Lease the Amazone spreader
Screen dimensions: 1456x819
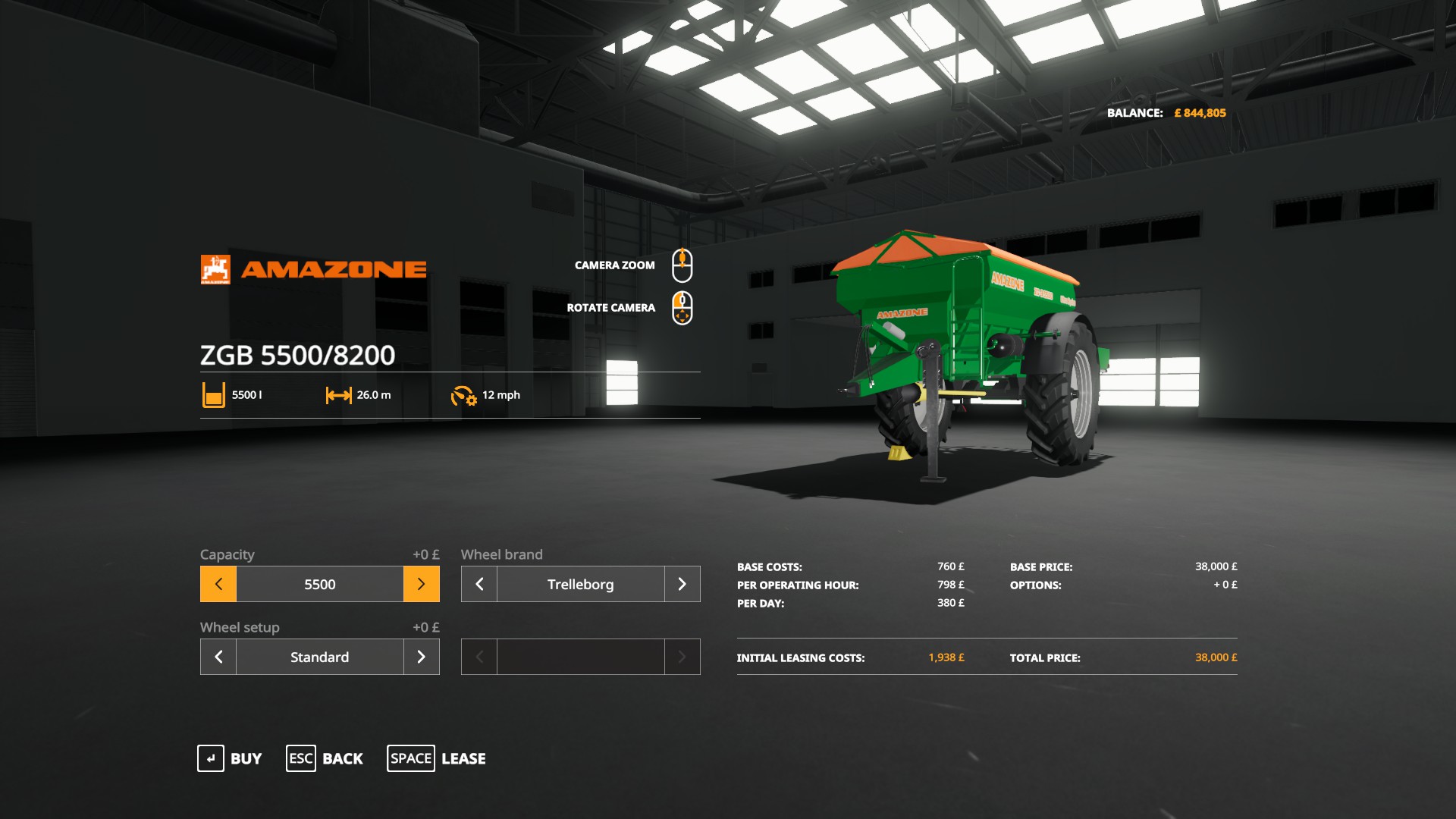pyautogui.click(x=437, y=758)
